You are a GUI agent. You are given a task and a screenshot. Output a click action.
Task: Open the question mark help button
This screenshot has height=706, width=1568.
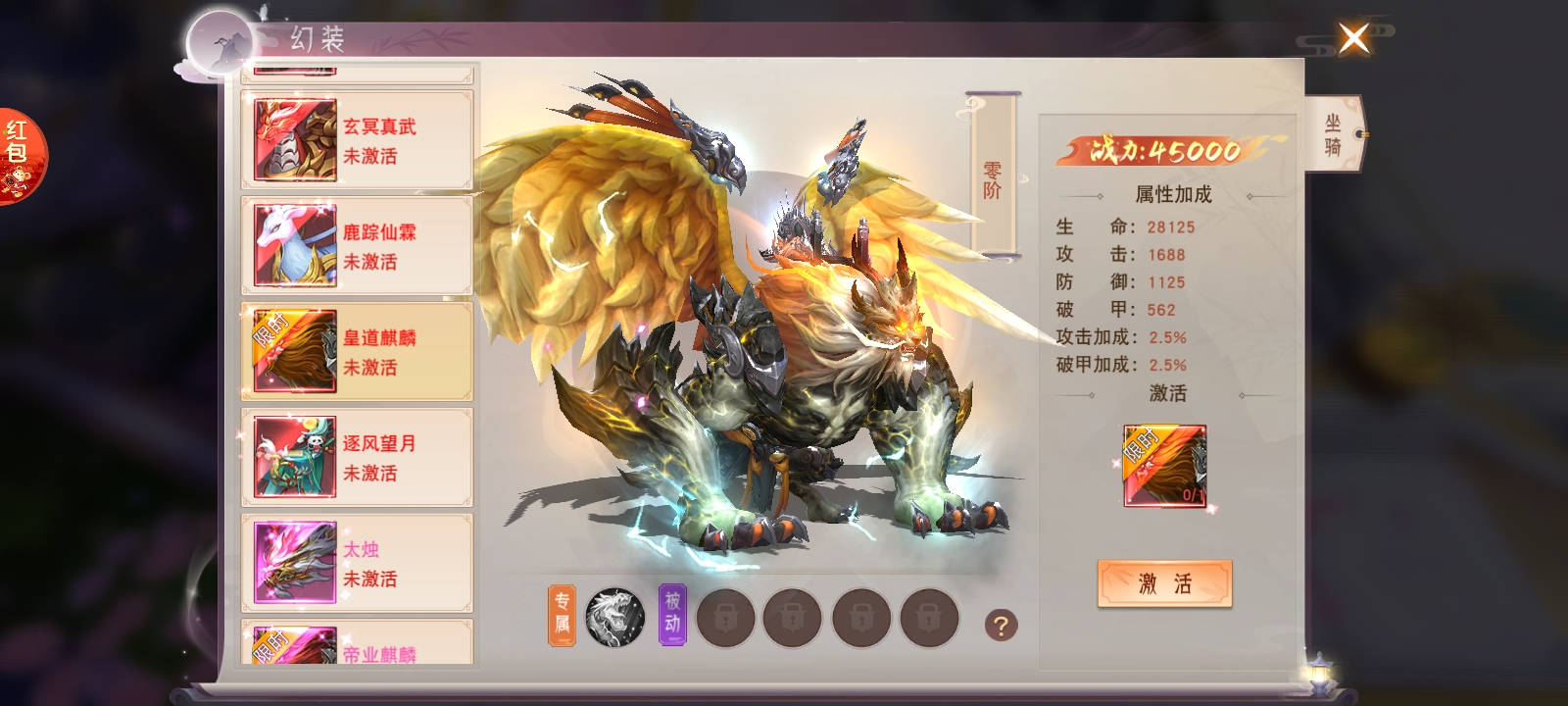tap(1001, 625)
